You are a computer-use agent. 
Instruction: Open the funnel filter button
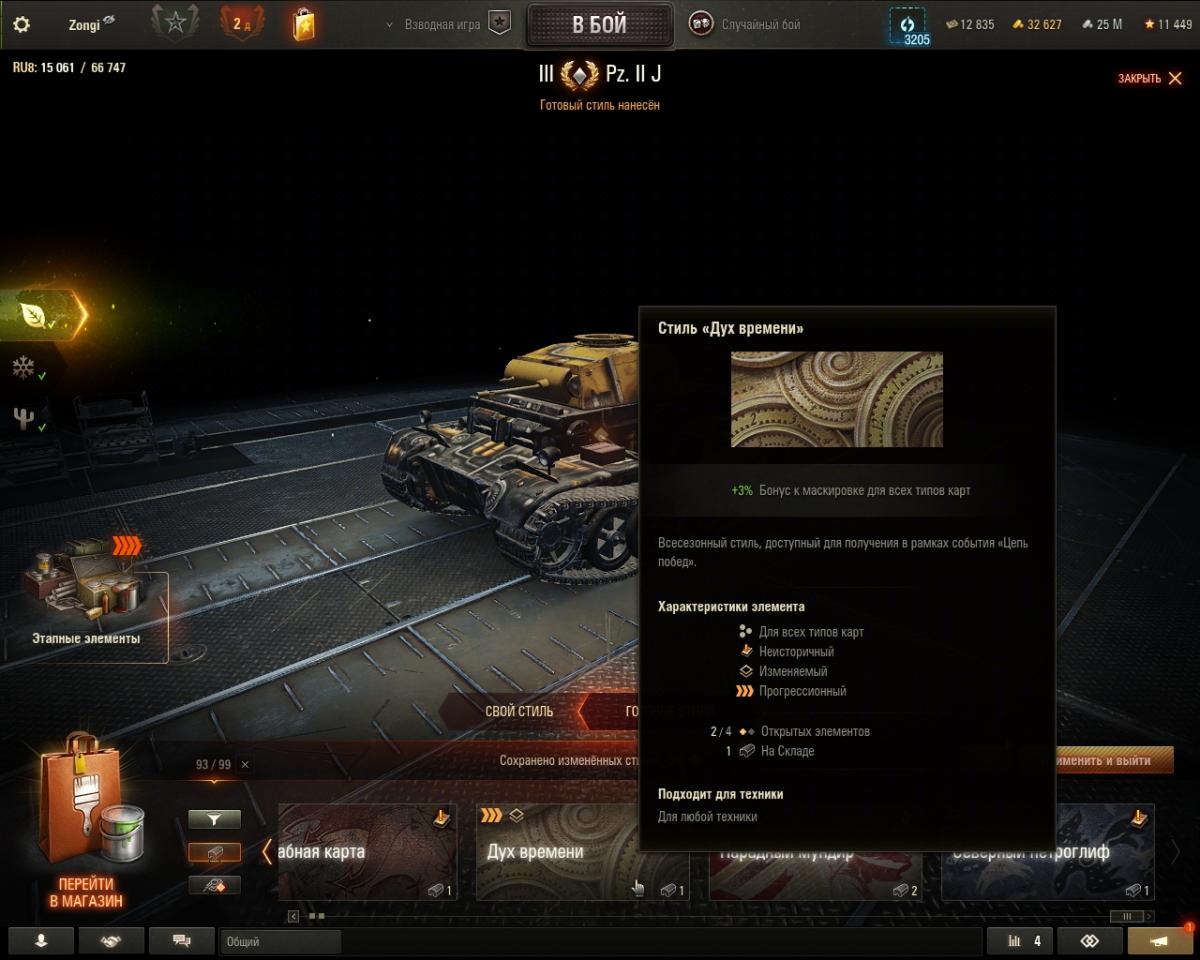click(x=214, y=820)
